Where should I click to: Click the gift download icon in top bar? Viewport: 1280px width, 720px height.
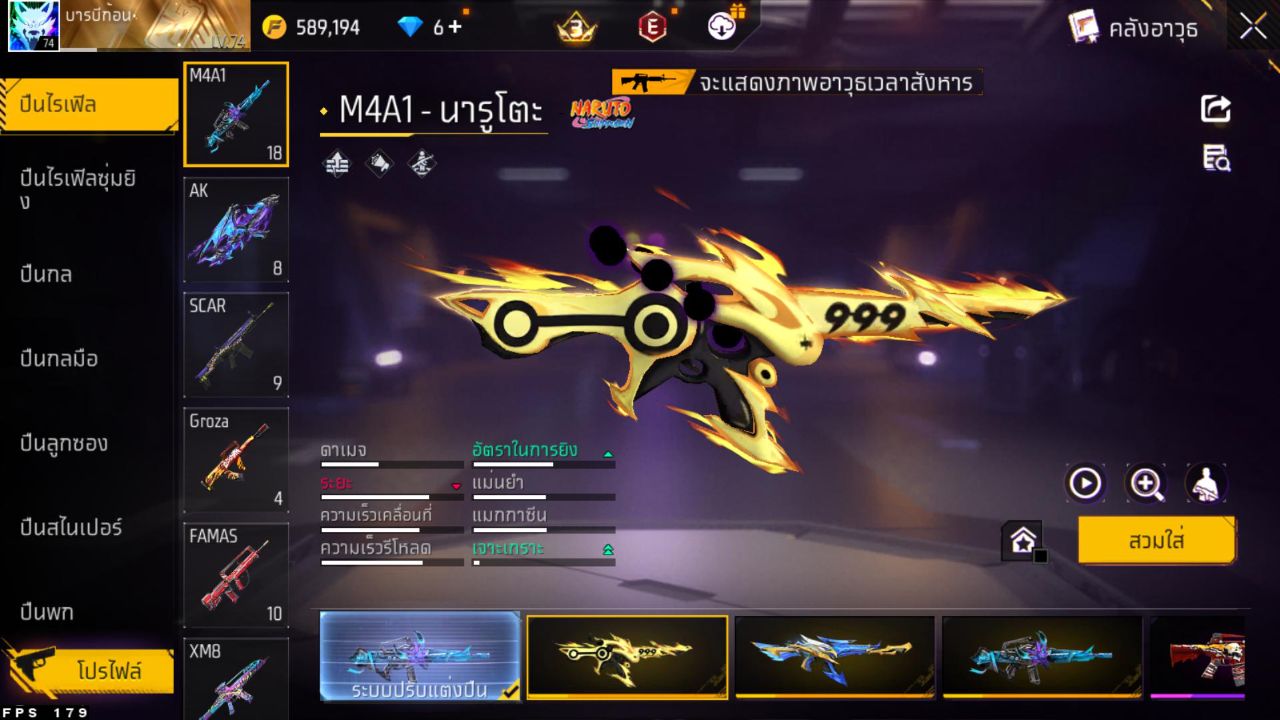[722, 26]
